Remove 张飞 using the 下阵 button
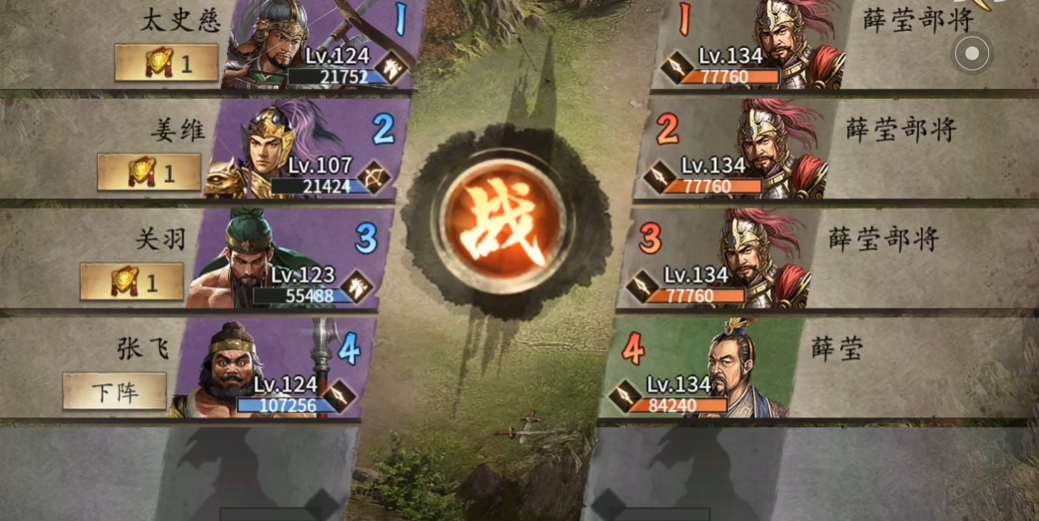 pos(114,391)
